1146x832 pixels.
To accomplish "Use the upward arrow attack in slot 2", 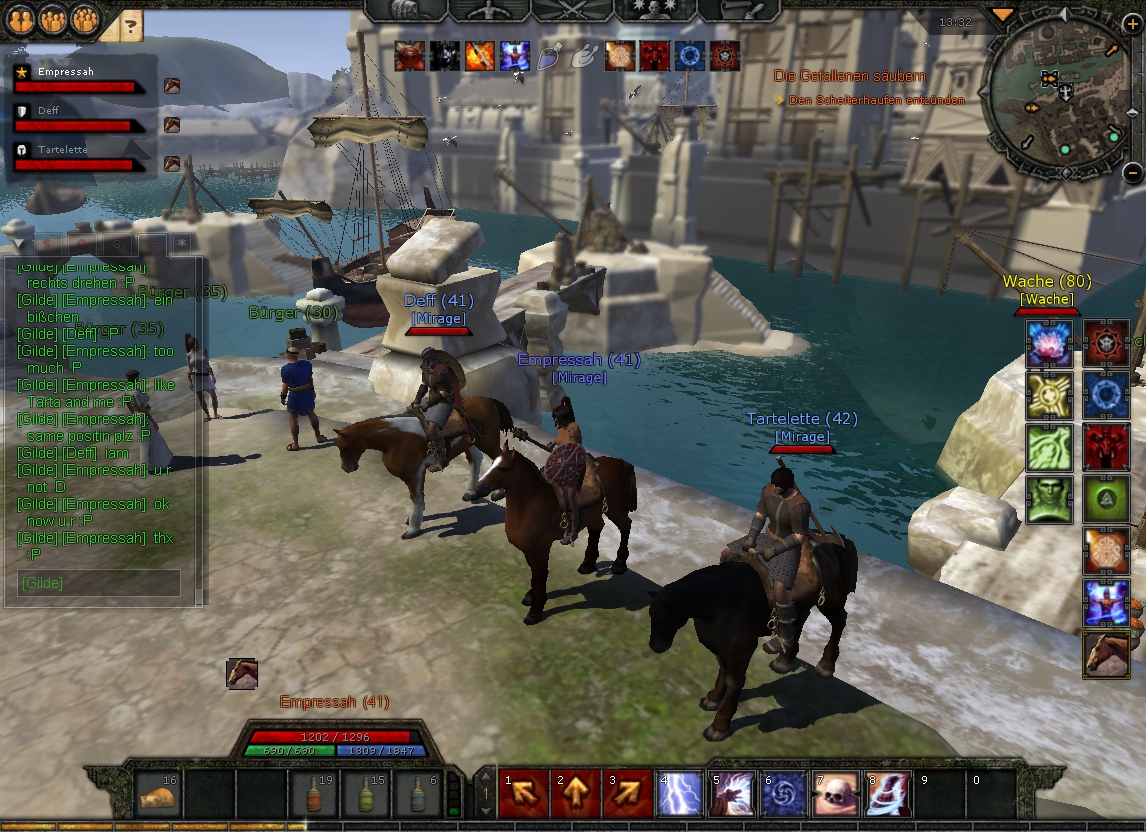I will (x=575, y=793).
